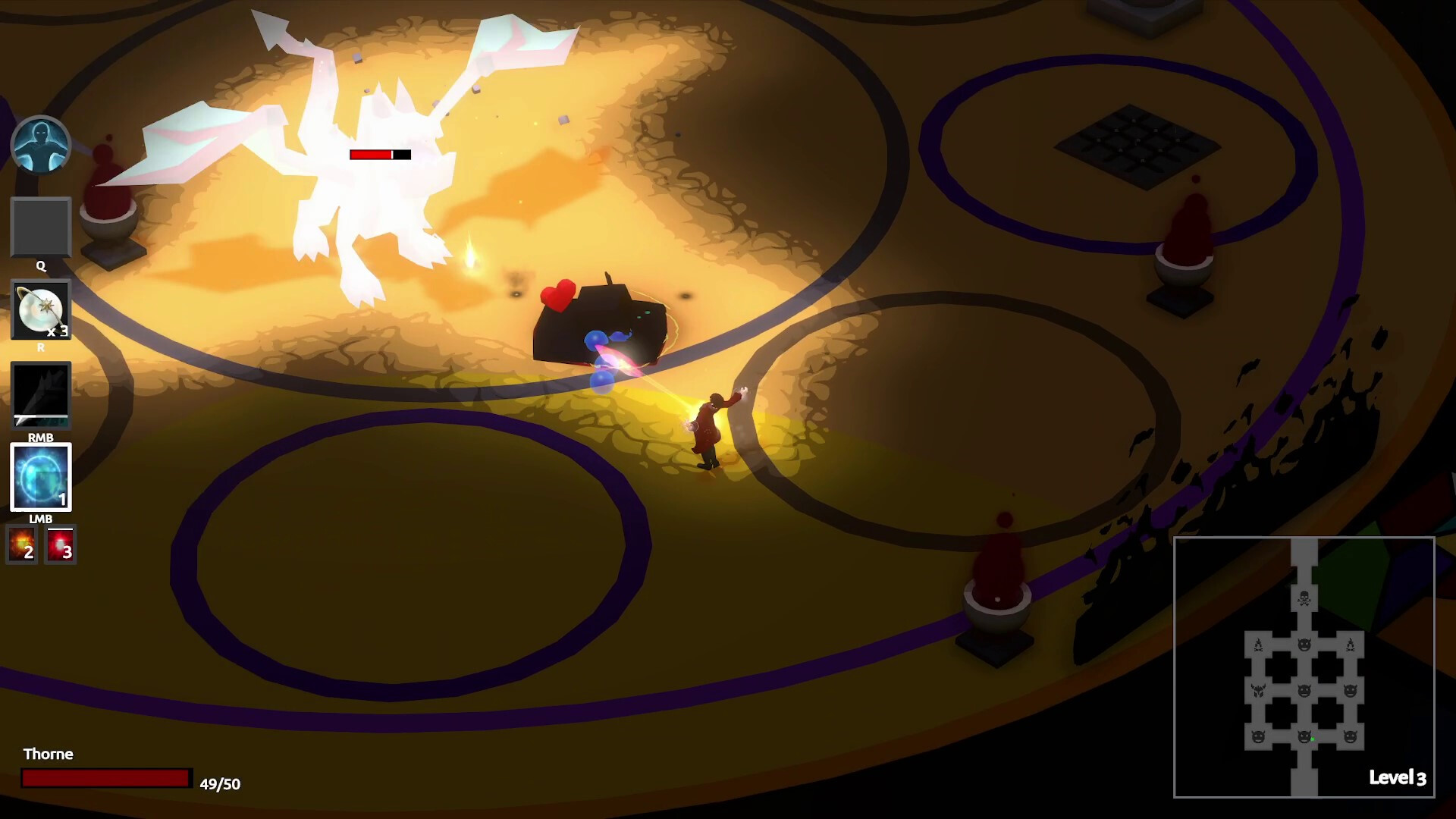Use the red vial in slot 3

(59, 544)
